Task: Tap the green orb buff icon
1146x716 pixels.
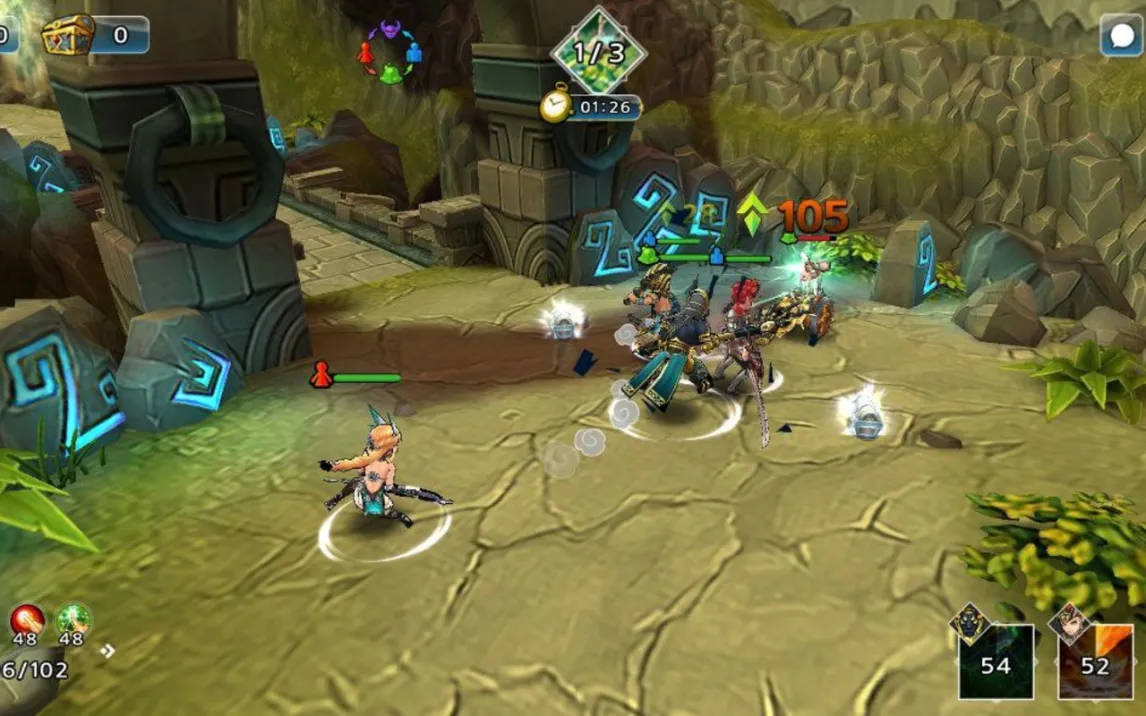Action: [x=72, y=620]
